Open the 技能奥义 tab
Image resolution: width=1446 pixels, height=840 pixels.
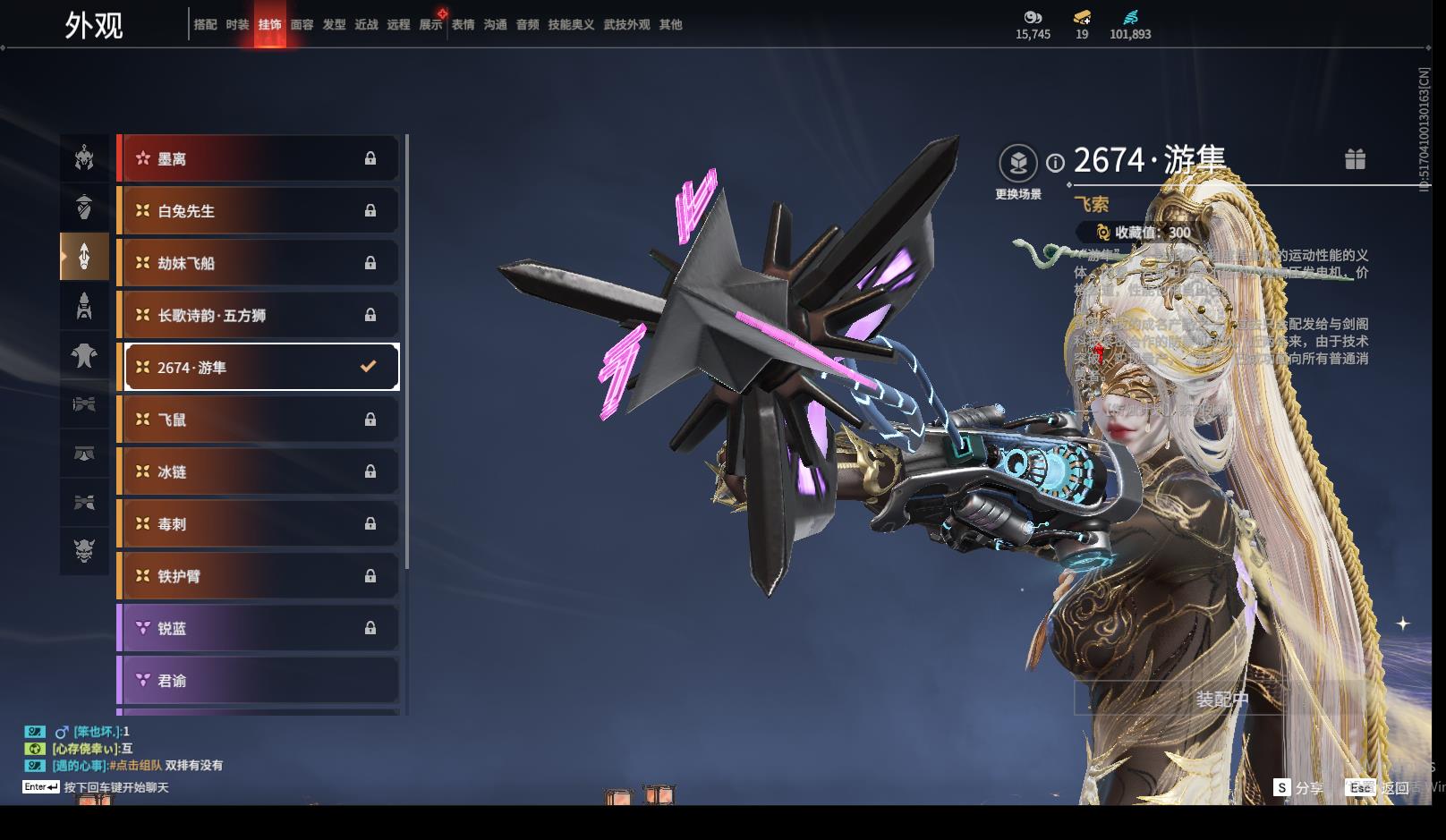pyautogui.click(x=571, y=25)
